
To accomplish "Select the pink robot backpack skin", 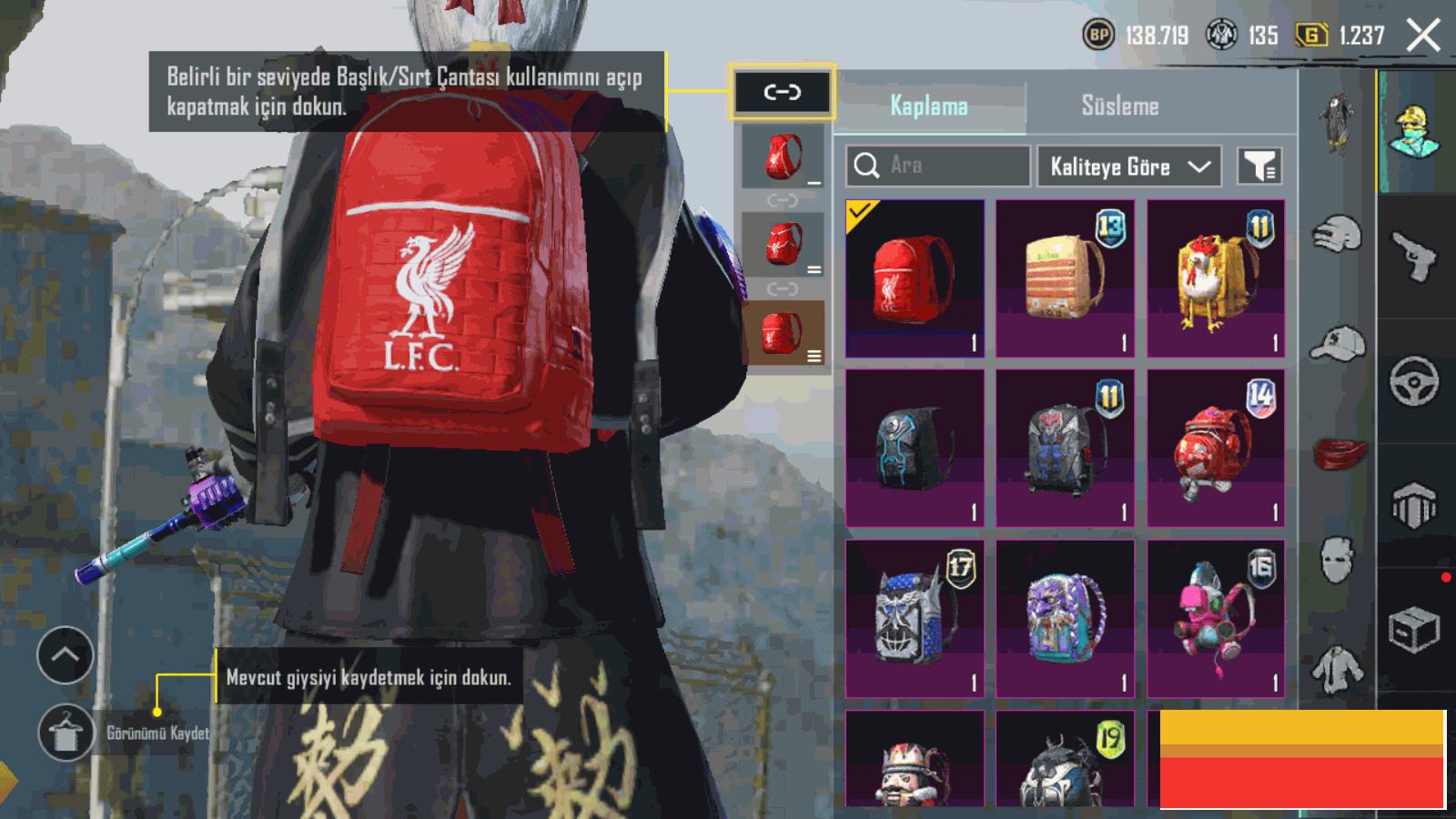I will (1216, 619).
